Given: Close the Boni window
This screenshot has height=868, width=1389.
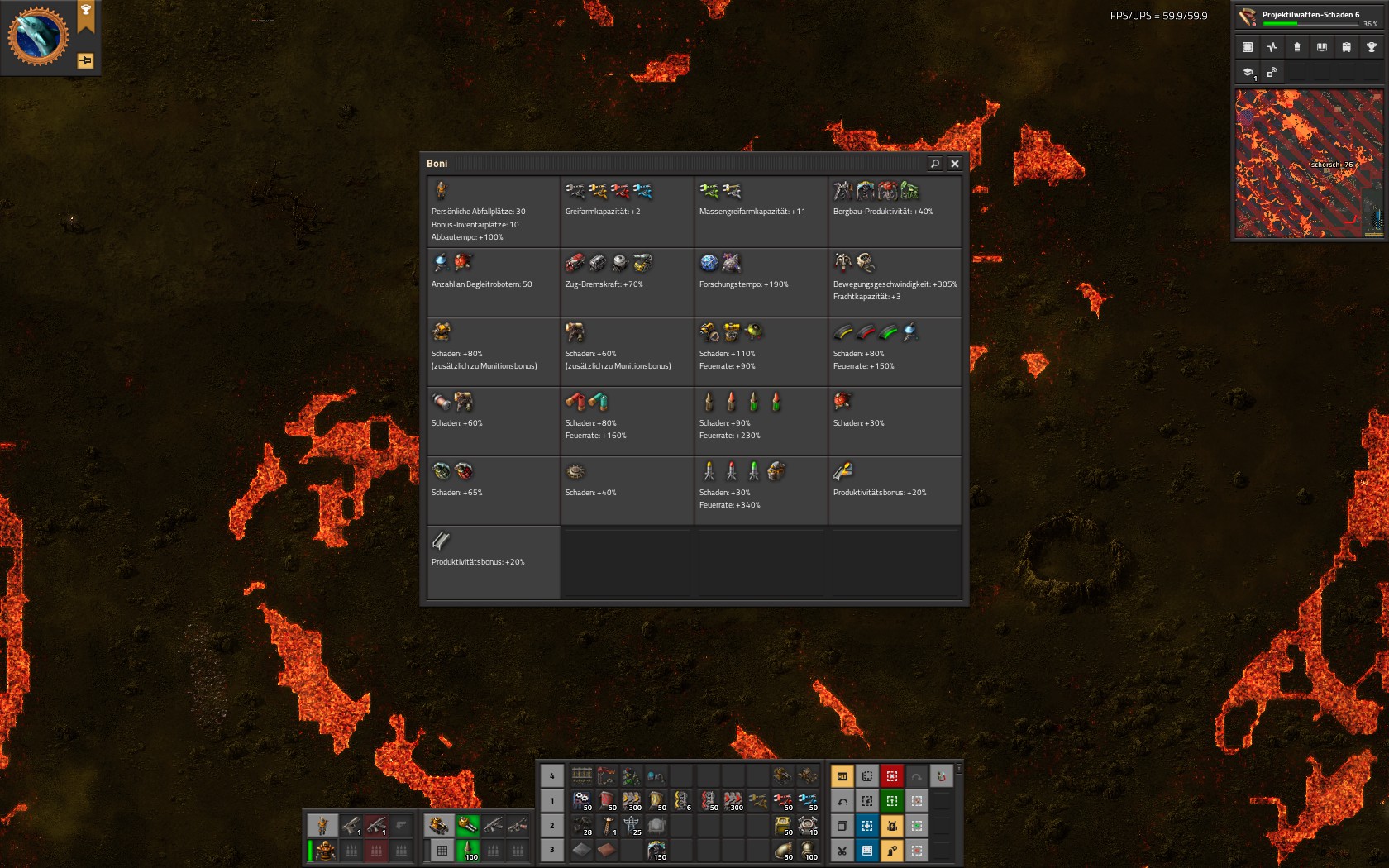Looking at the screenshot, I should click(x=955, y=164).
